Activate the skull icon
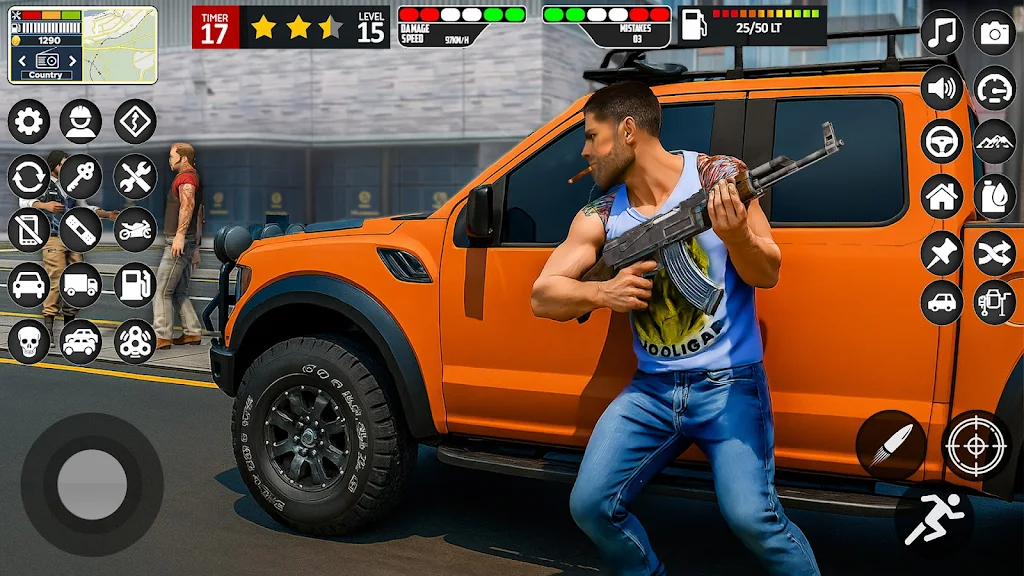This screenshot has width=1024, height=576. pyautogui.click(x=29, y=341)
